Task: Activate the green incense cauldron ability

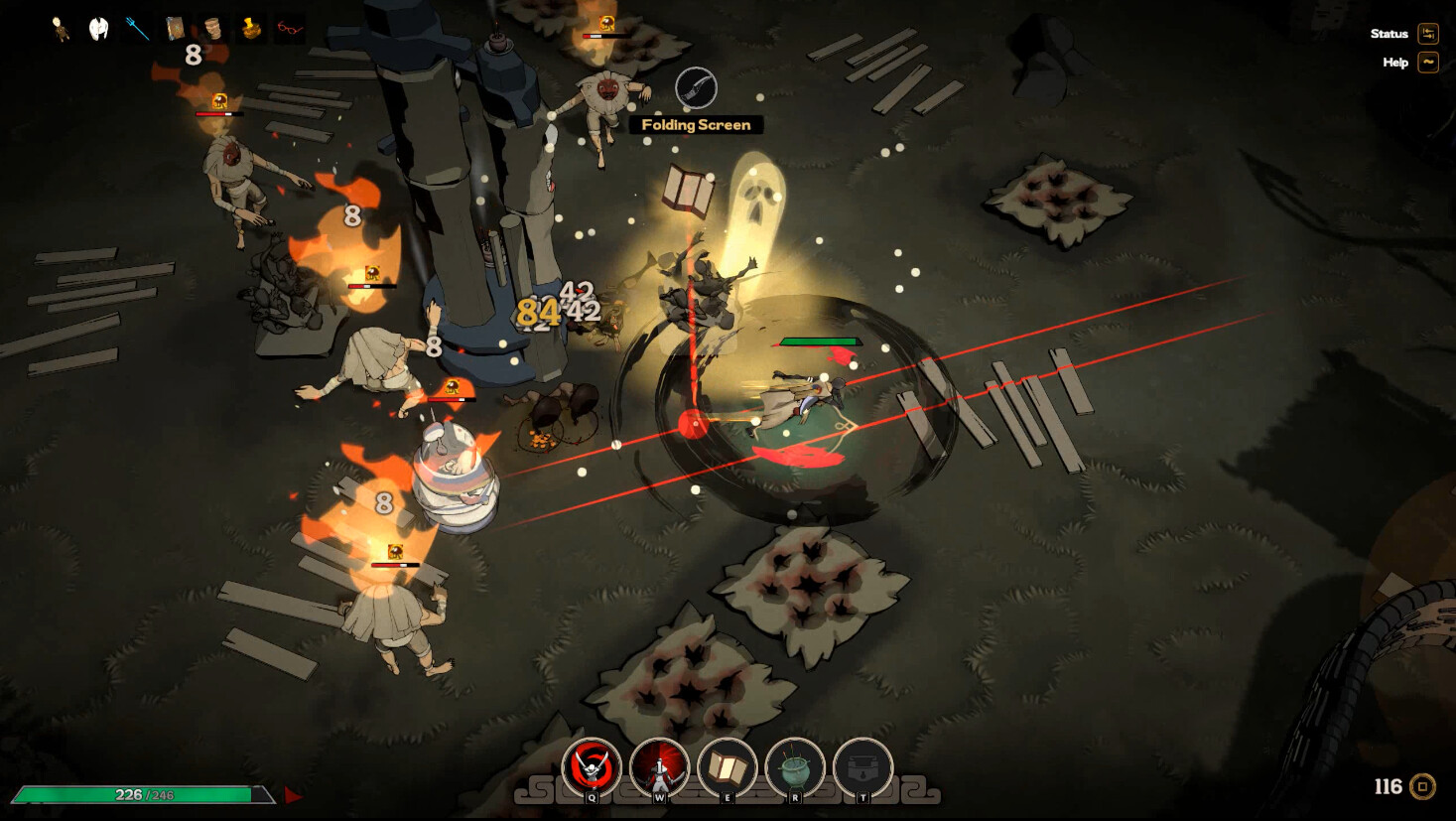Action: [794, 766]
